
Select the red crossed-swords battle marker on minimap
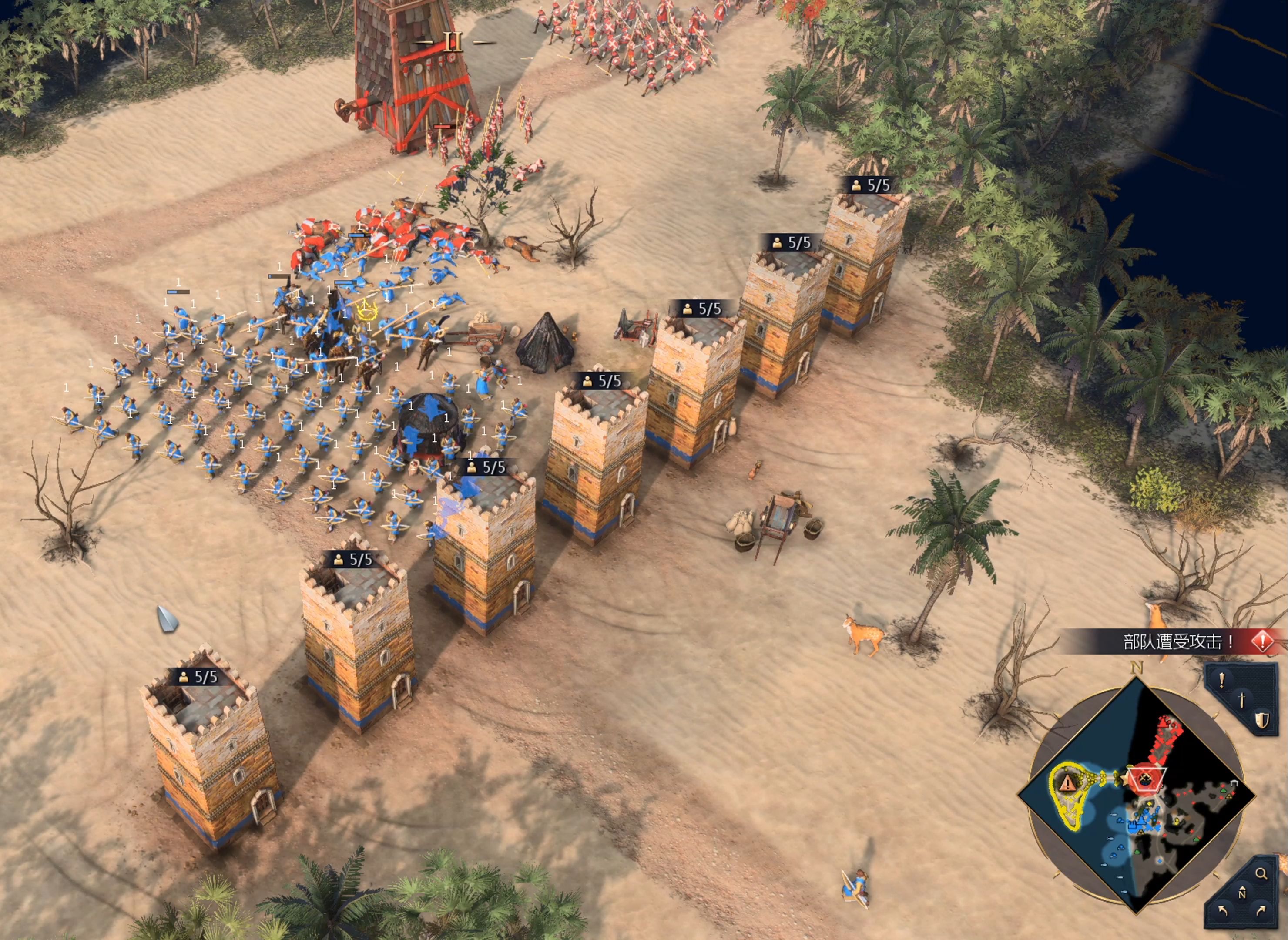(x=1145, y=779)
